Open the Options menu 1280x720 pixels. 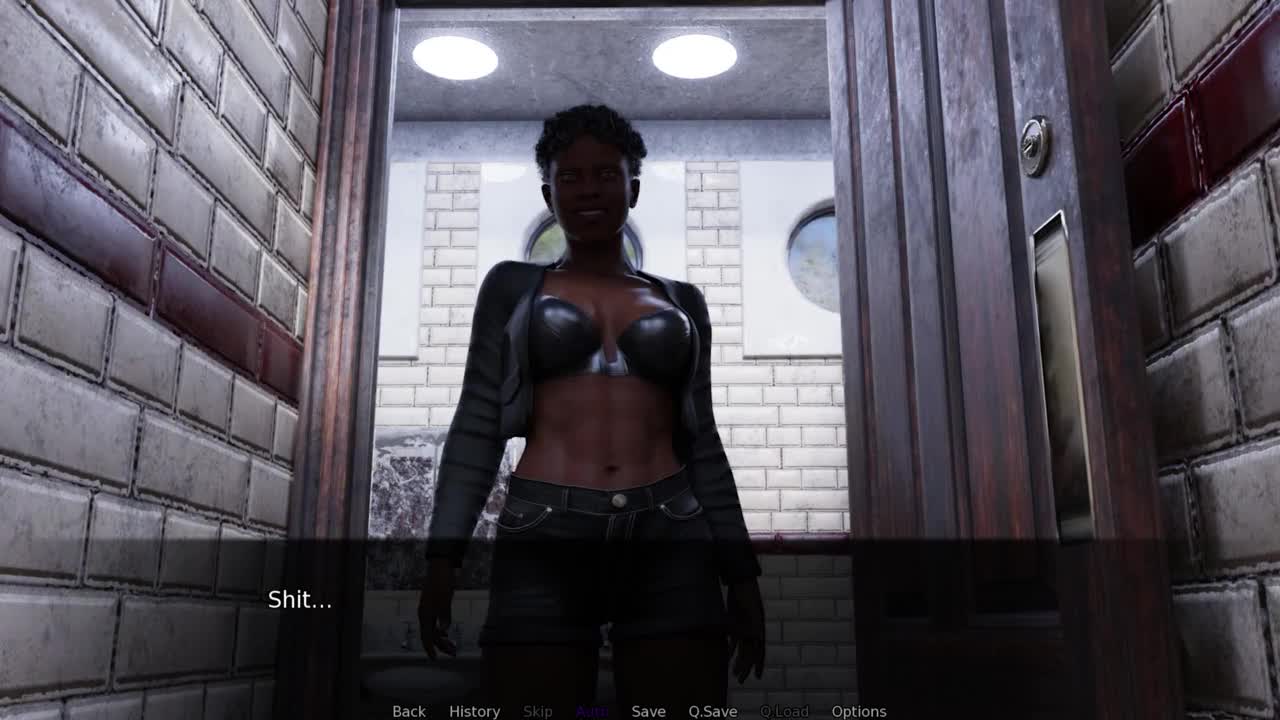858,711
